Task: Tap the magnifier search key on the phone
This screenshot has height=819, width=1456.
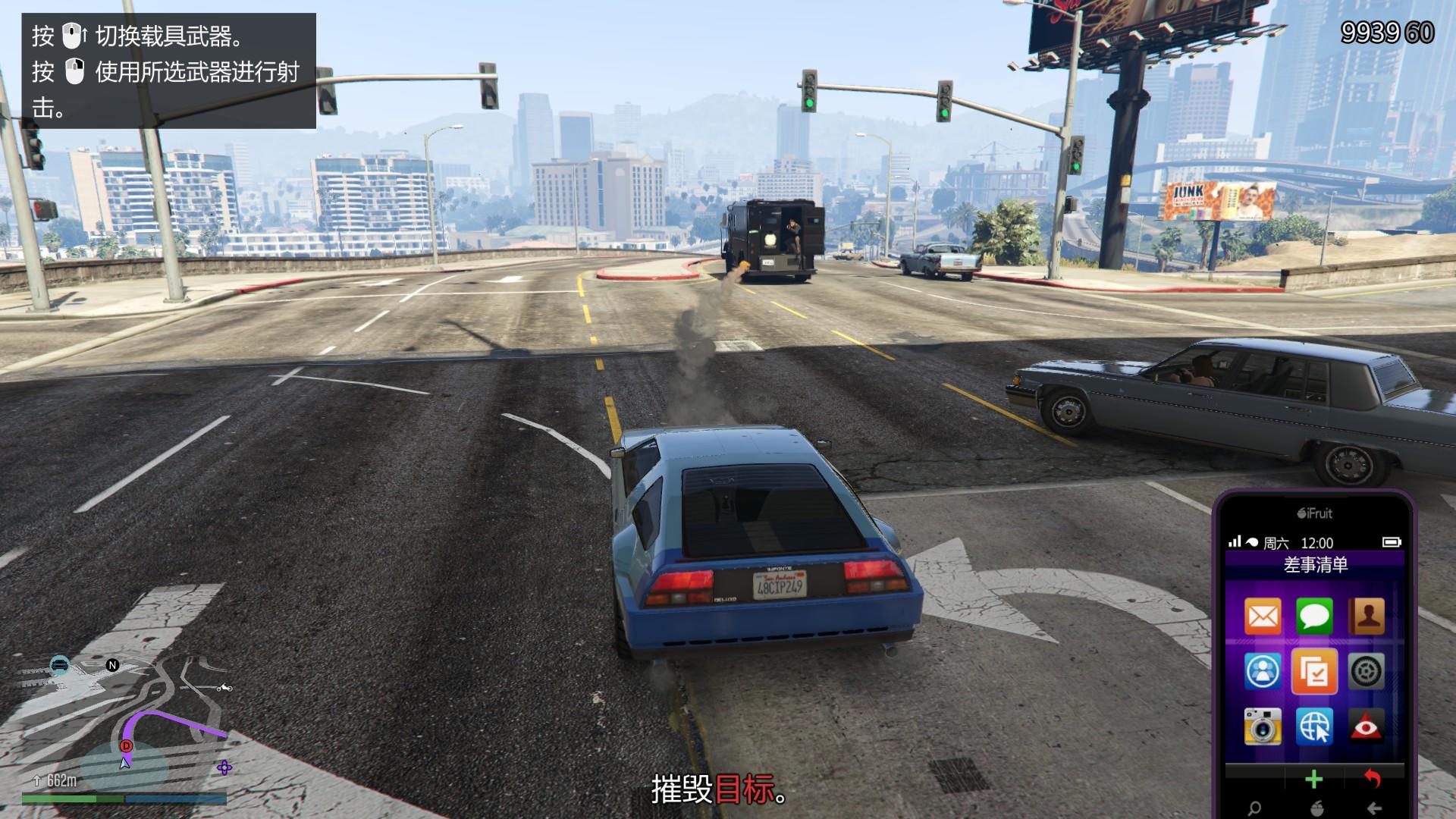Action: [x=1255, y=808]
